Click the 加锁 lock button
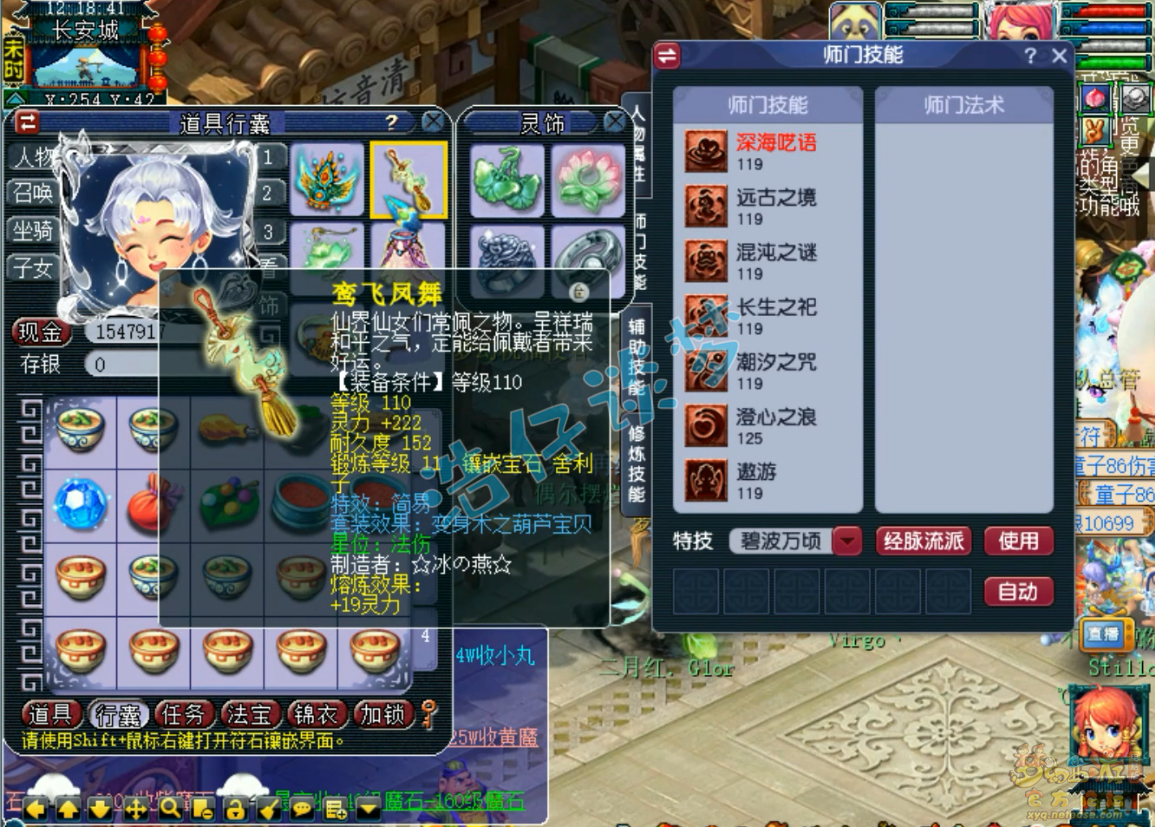Screen dimensions: 1155x827 point(381,714)
